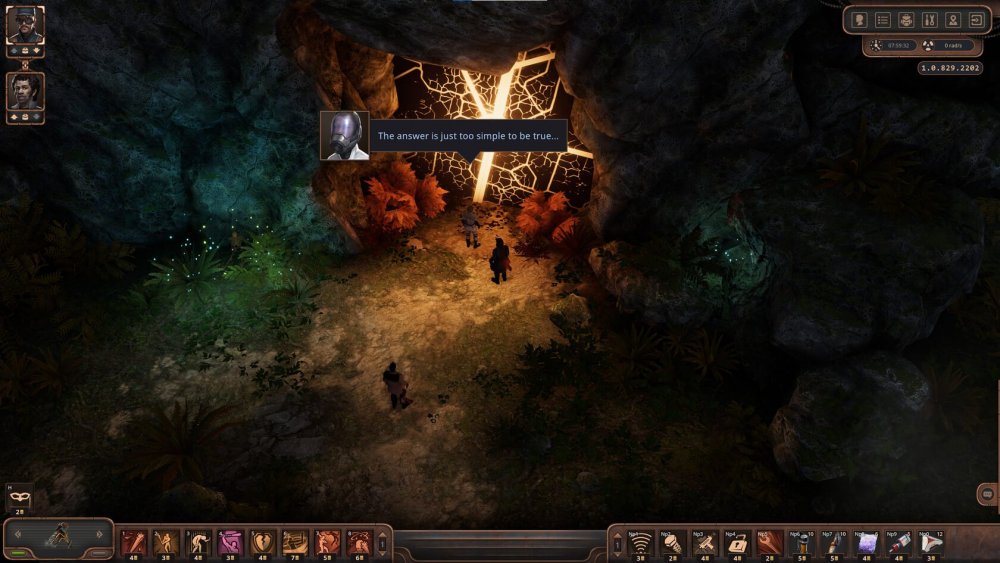Switch to previous weapon with left arrow
The image size is (1000, 563).
click(x=16, y=535)
